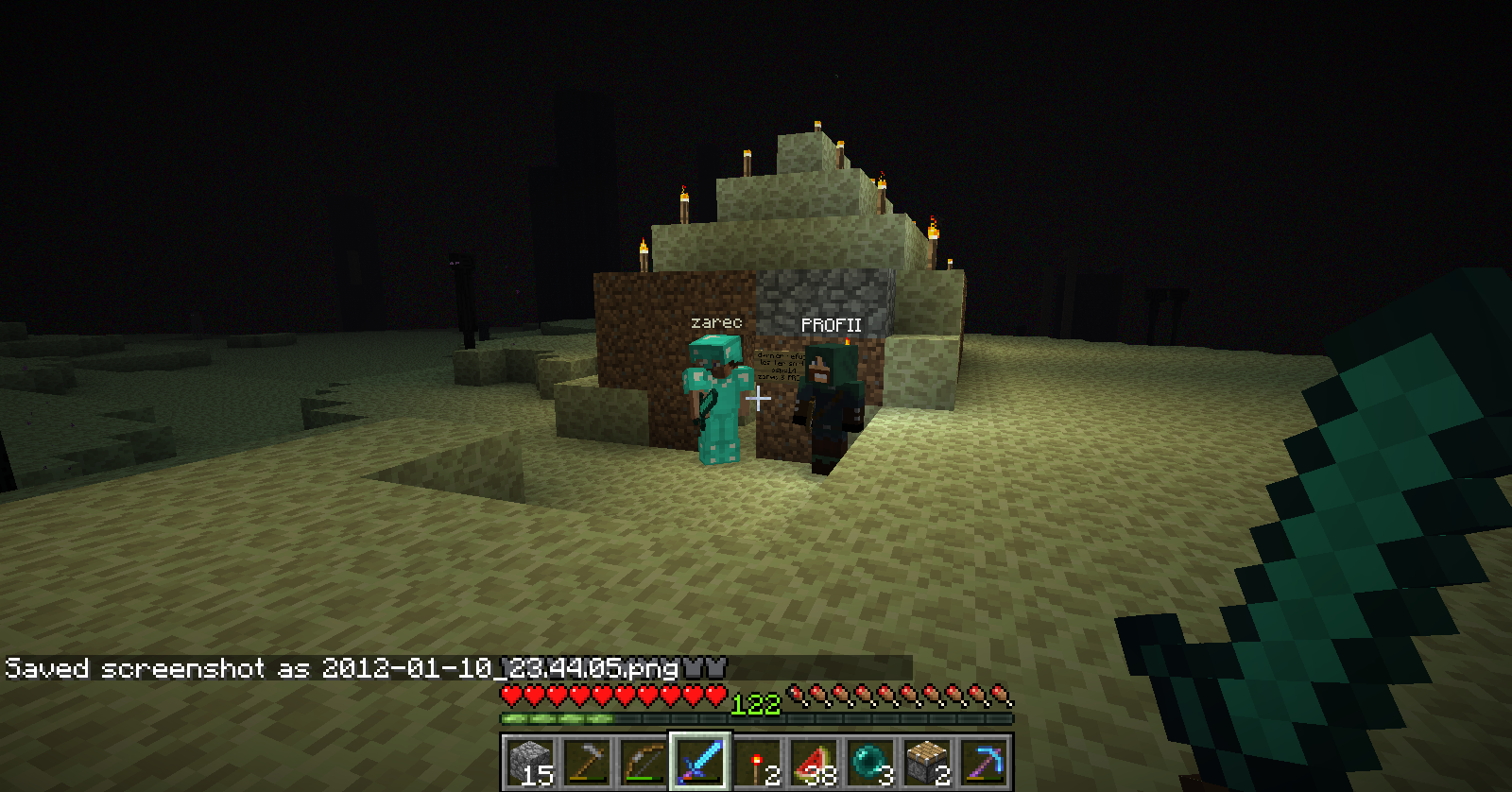
Task: Click the diamond sword hotbar slot
Action: pyautogui.click(x=699, y=761)
